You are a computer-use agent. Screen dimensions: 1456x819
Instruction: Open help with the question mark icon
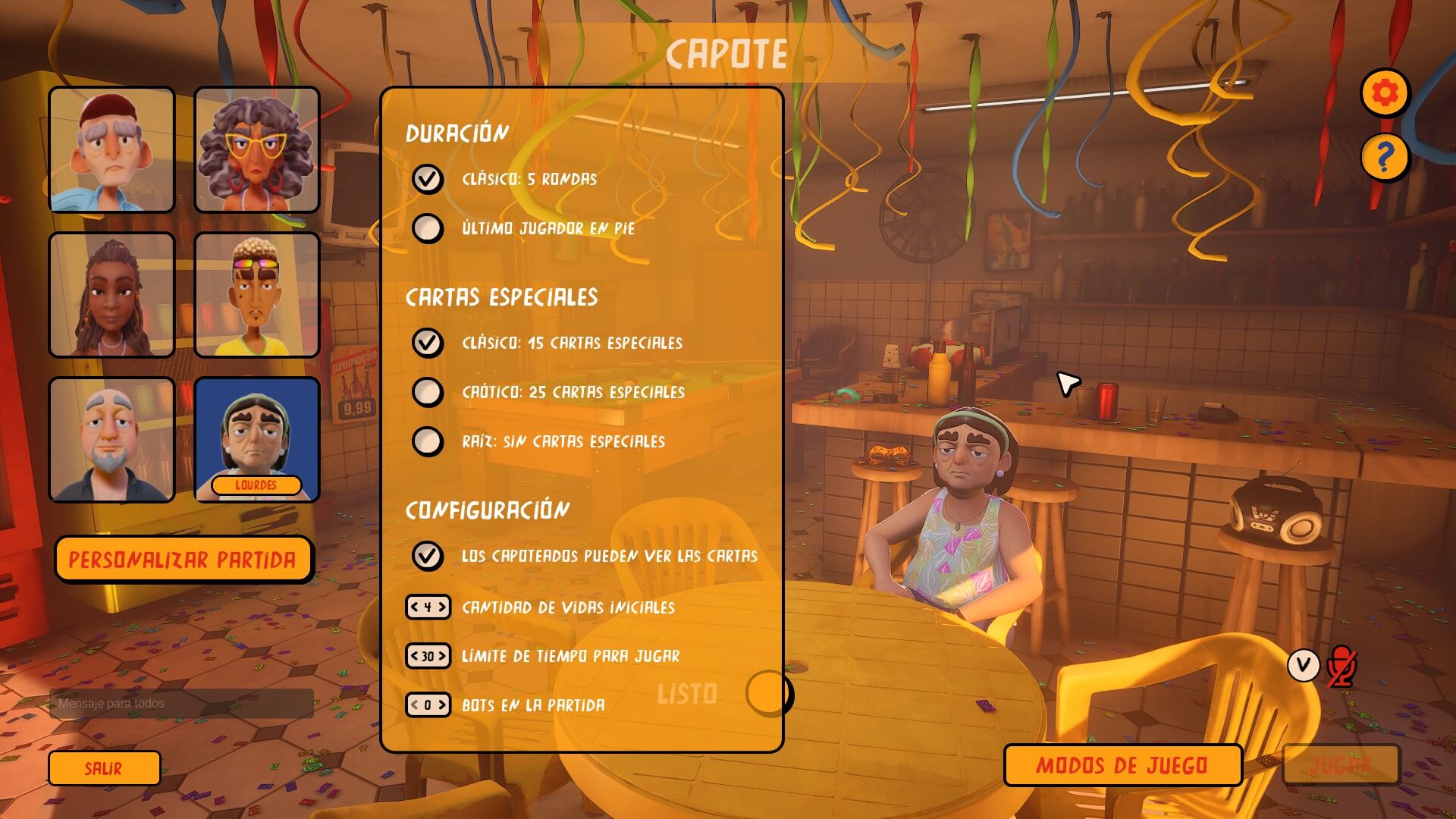pos(1385,158)
